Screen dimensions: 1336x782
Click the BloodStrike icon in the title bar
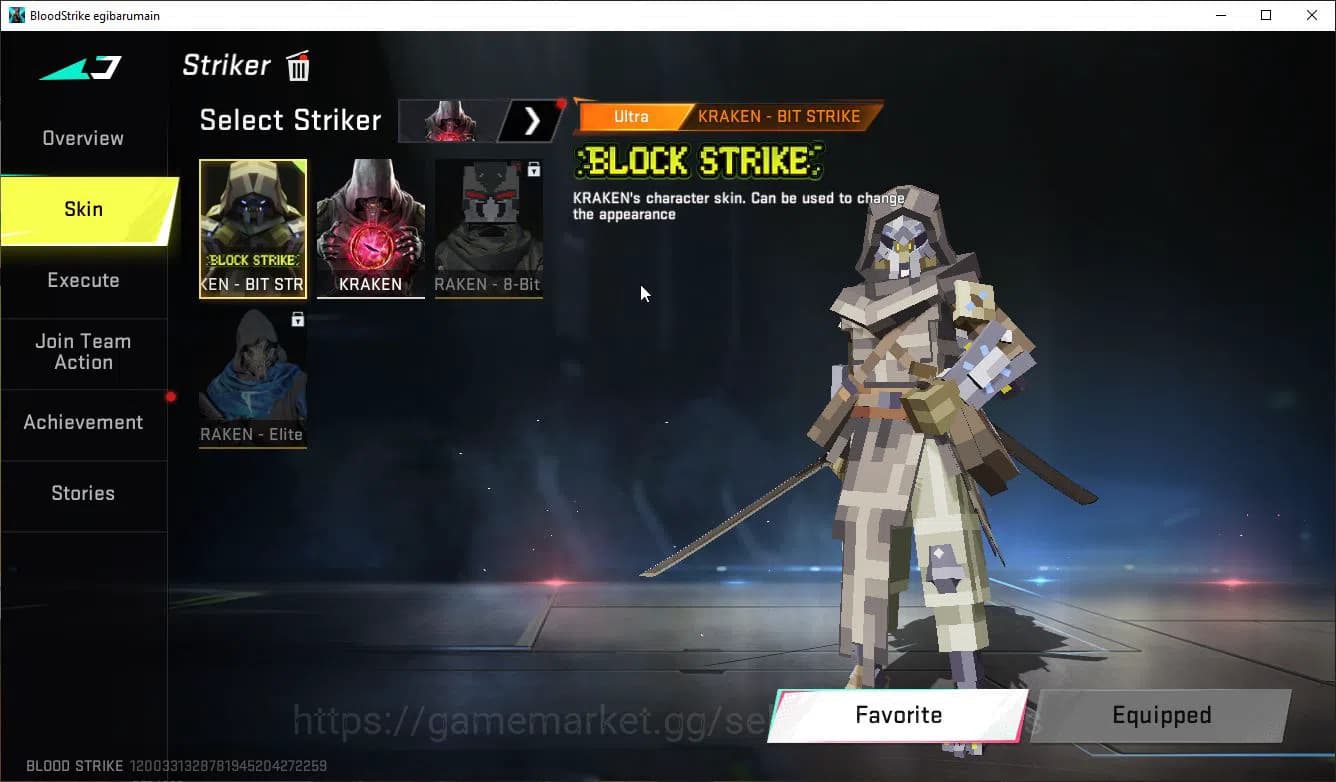point(14,15)
